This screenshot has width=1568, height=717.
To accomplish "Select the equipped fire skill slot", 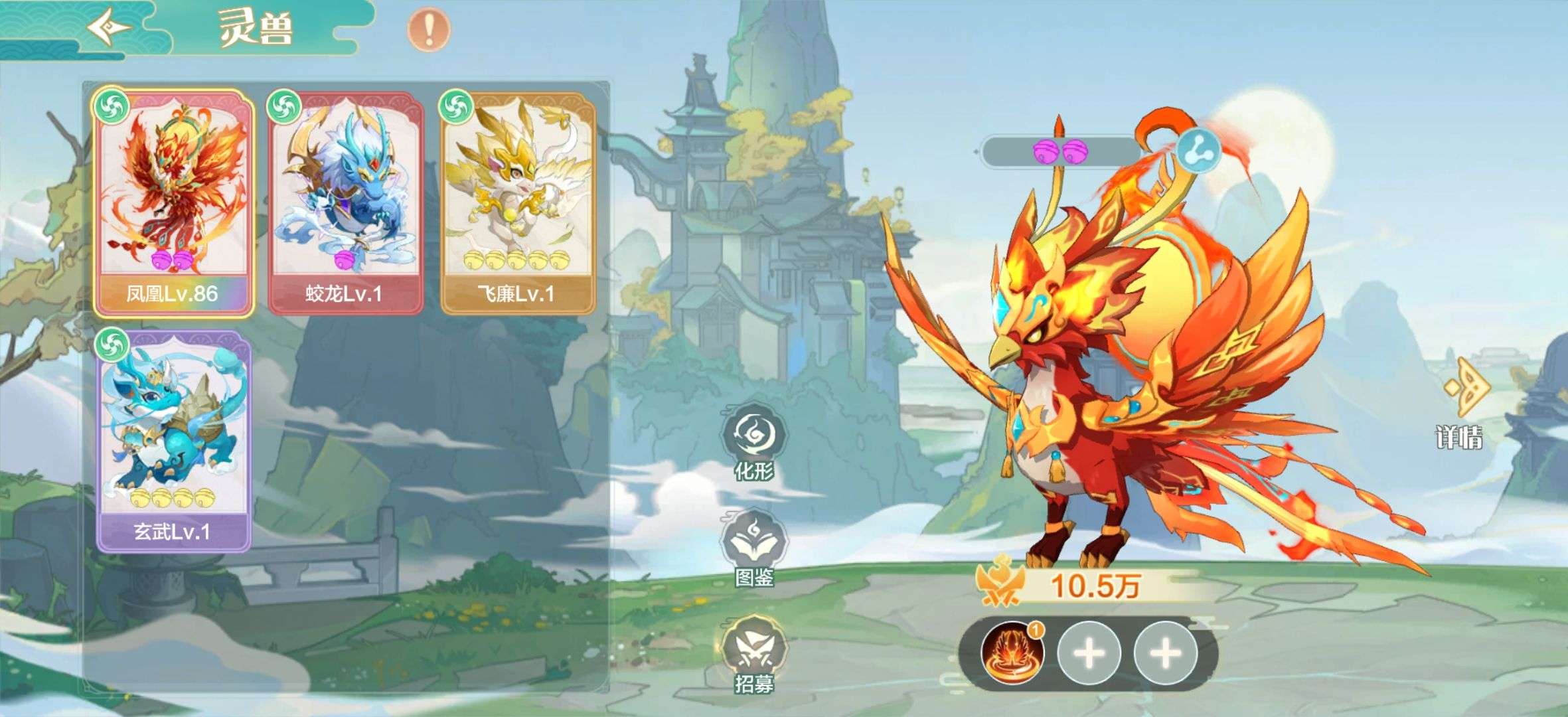I will 1012,653.
